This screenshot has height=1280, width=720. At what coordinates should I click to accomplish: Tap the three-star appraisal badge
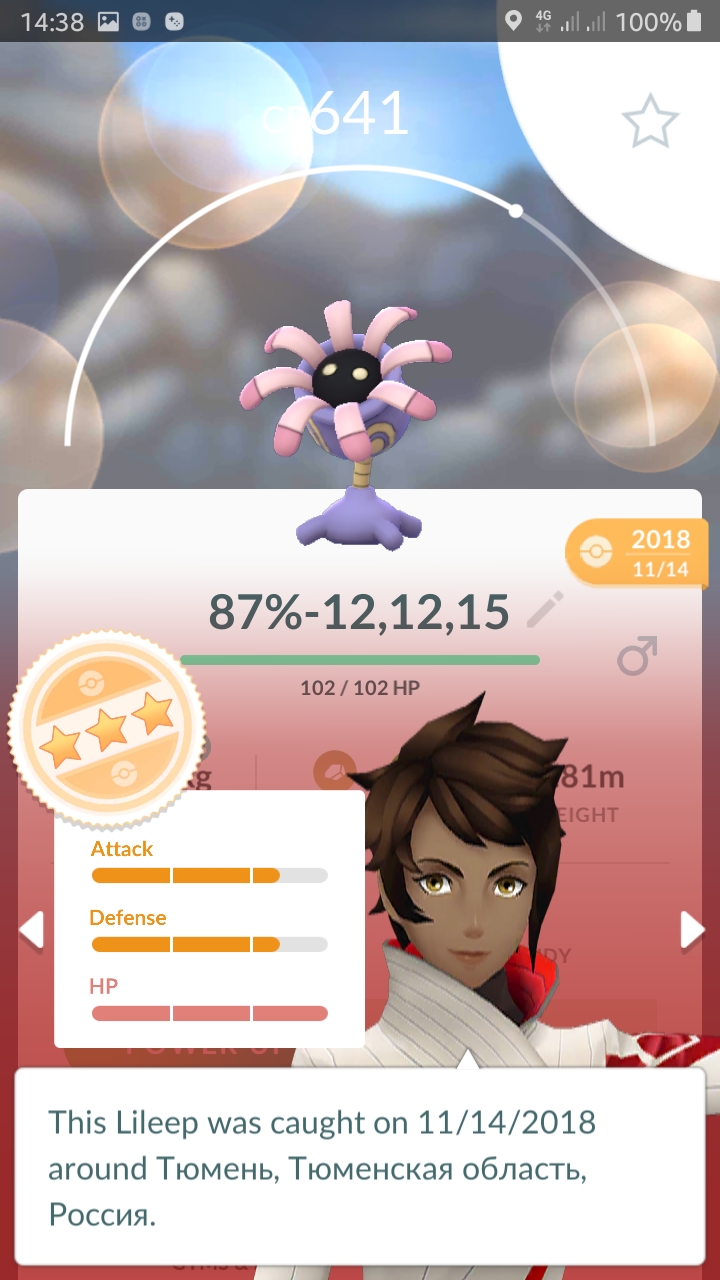pos(107,729)
